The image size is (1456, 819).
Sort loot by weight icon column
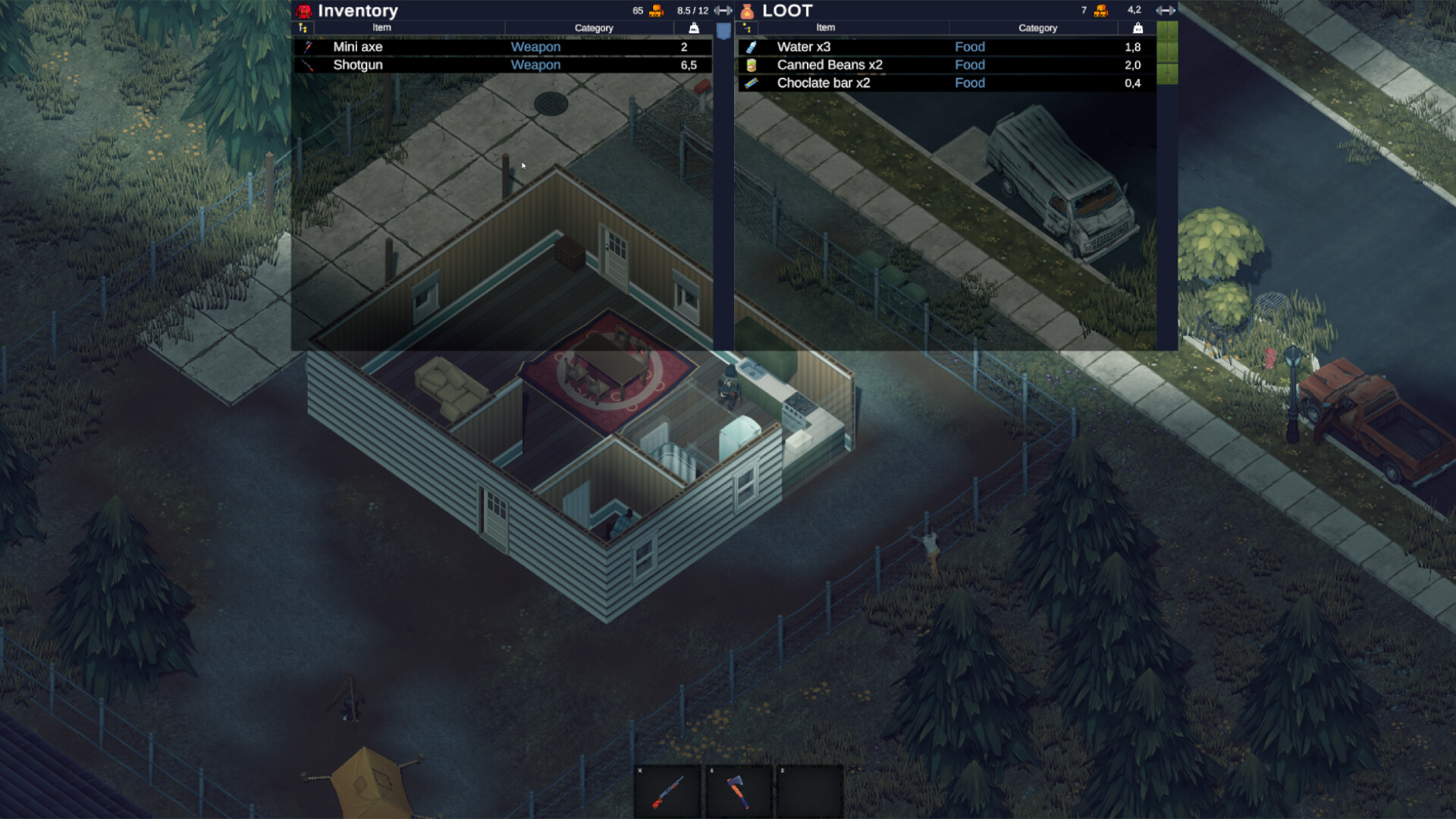tap(1137, 28)
